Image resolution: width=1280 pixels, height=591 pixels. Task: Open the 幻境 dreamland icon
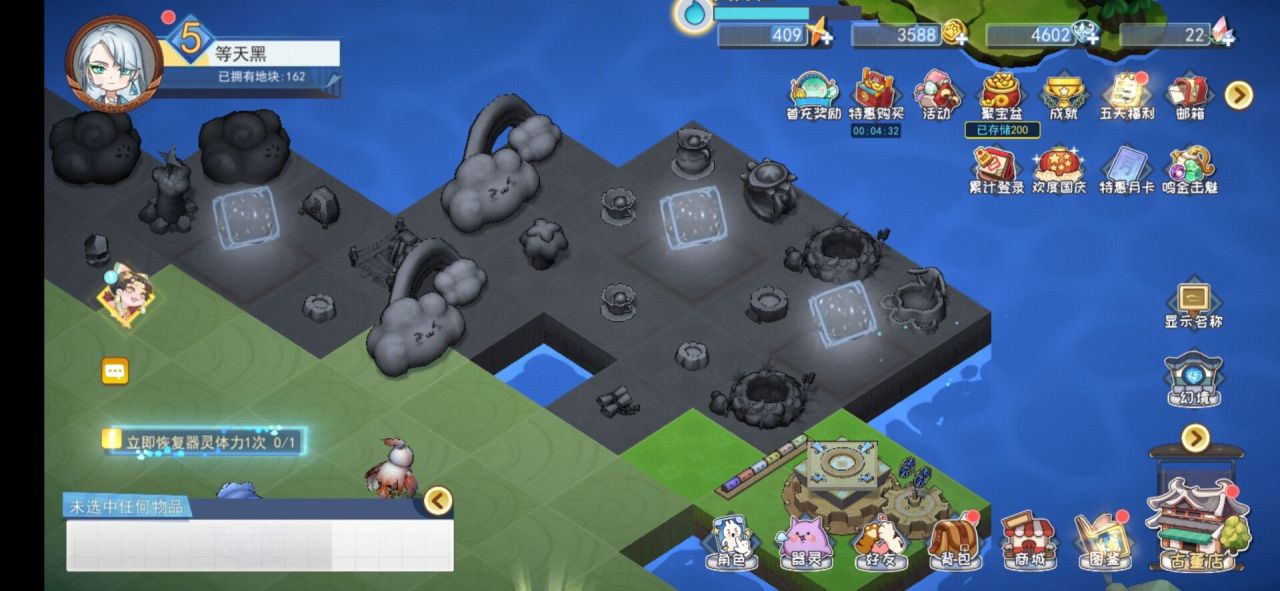1193,379
